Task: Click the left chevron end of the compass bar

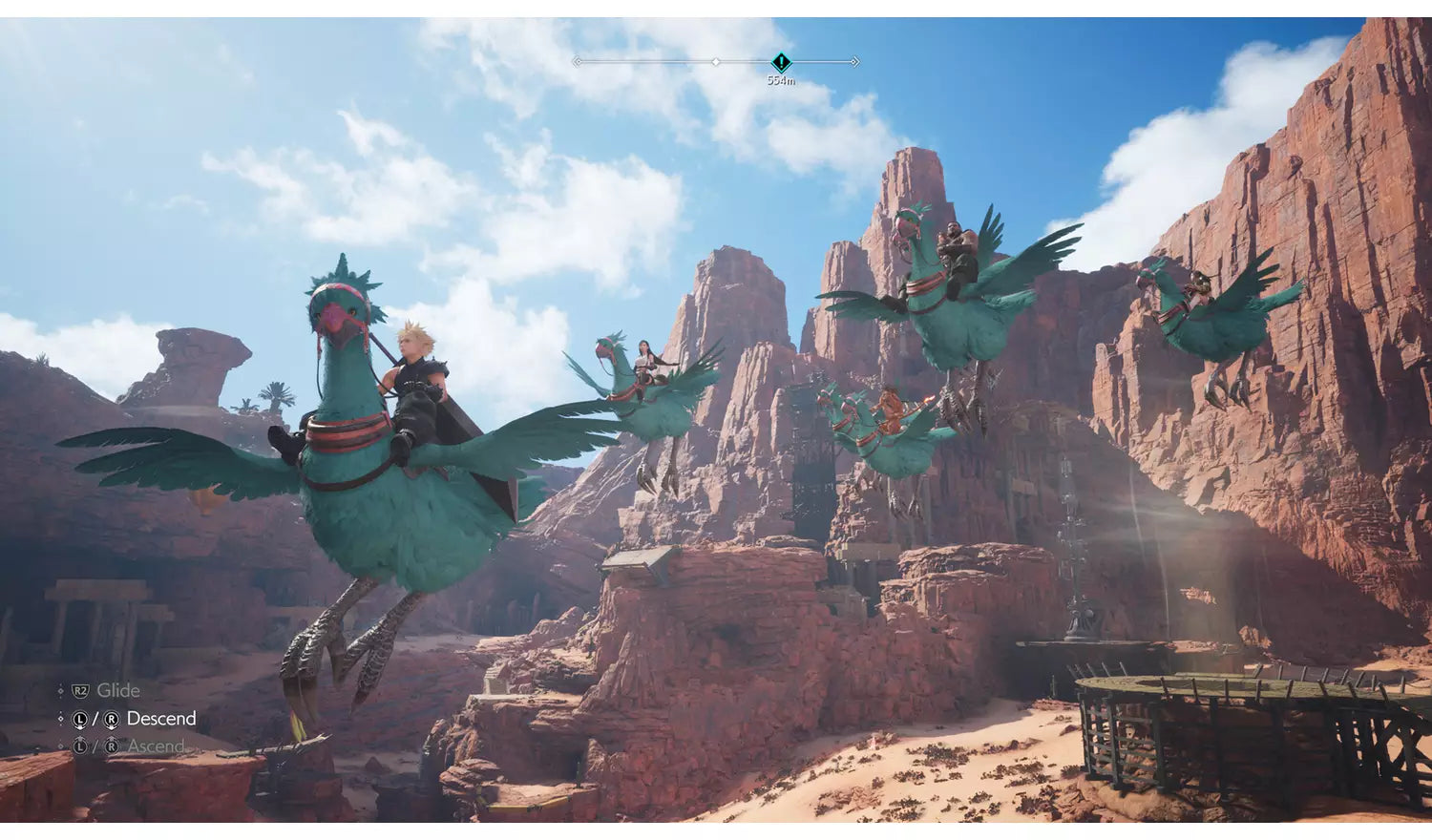Action: click(x=578, y=62)
